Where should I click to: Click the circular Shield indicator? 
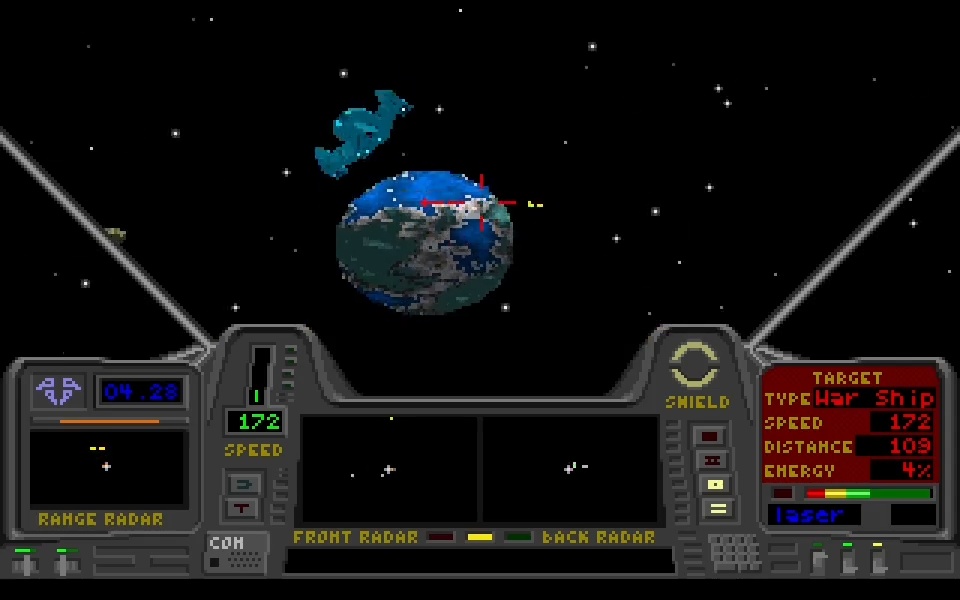694,365
